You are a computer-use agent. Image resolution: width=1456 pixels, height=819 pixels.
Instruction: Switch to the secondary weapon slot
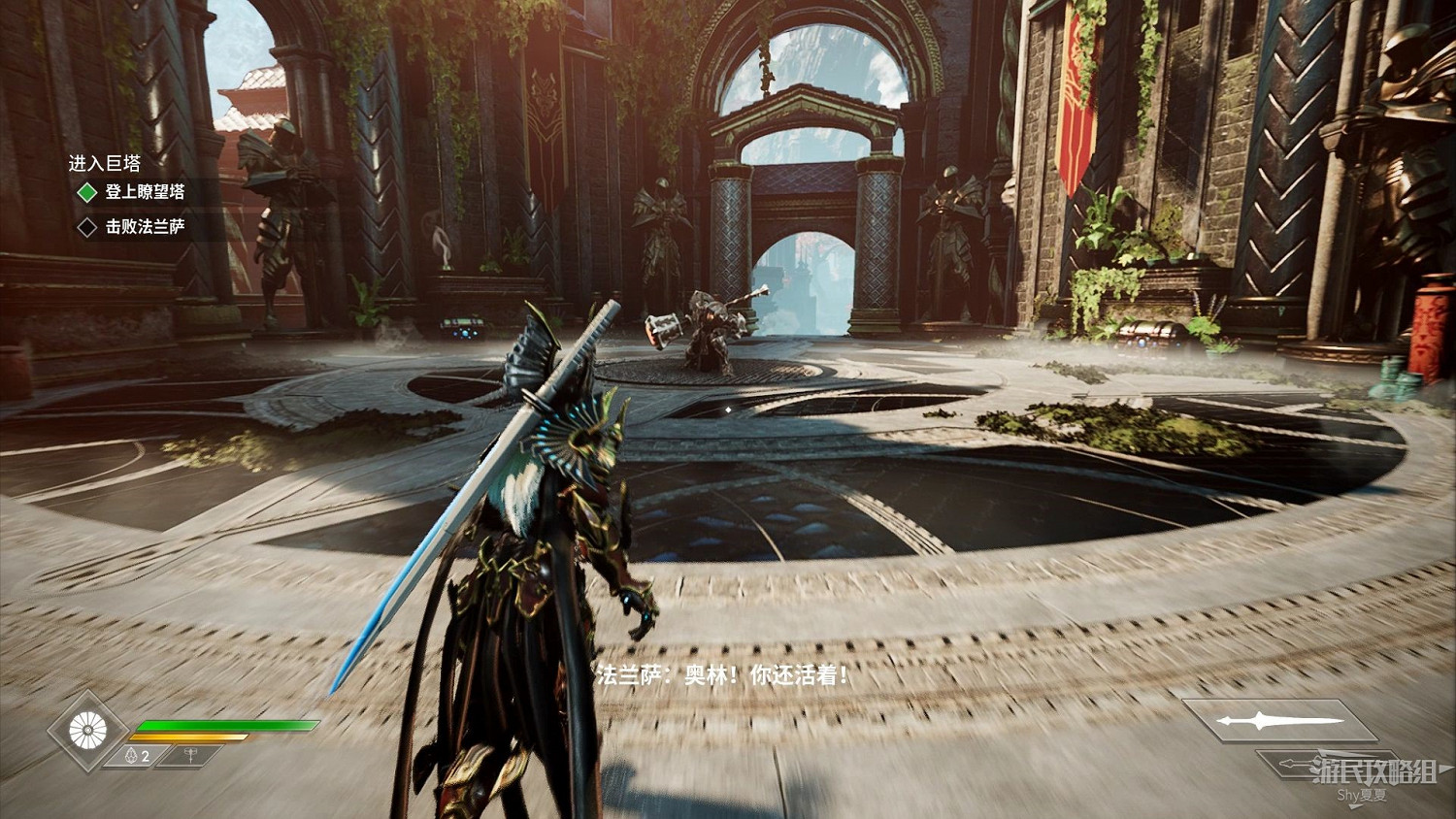click(x=1320, y=765)
